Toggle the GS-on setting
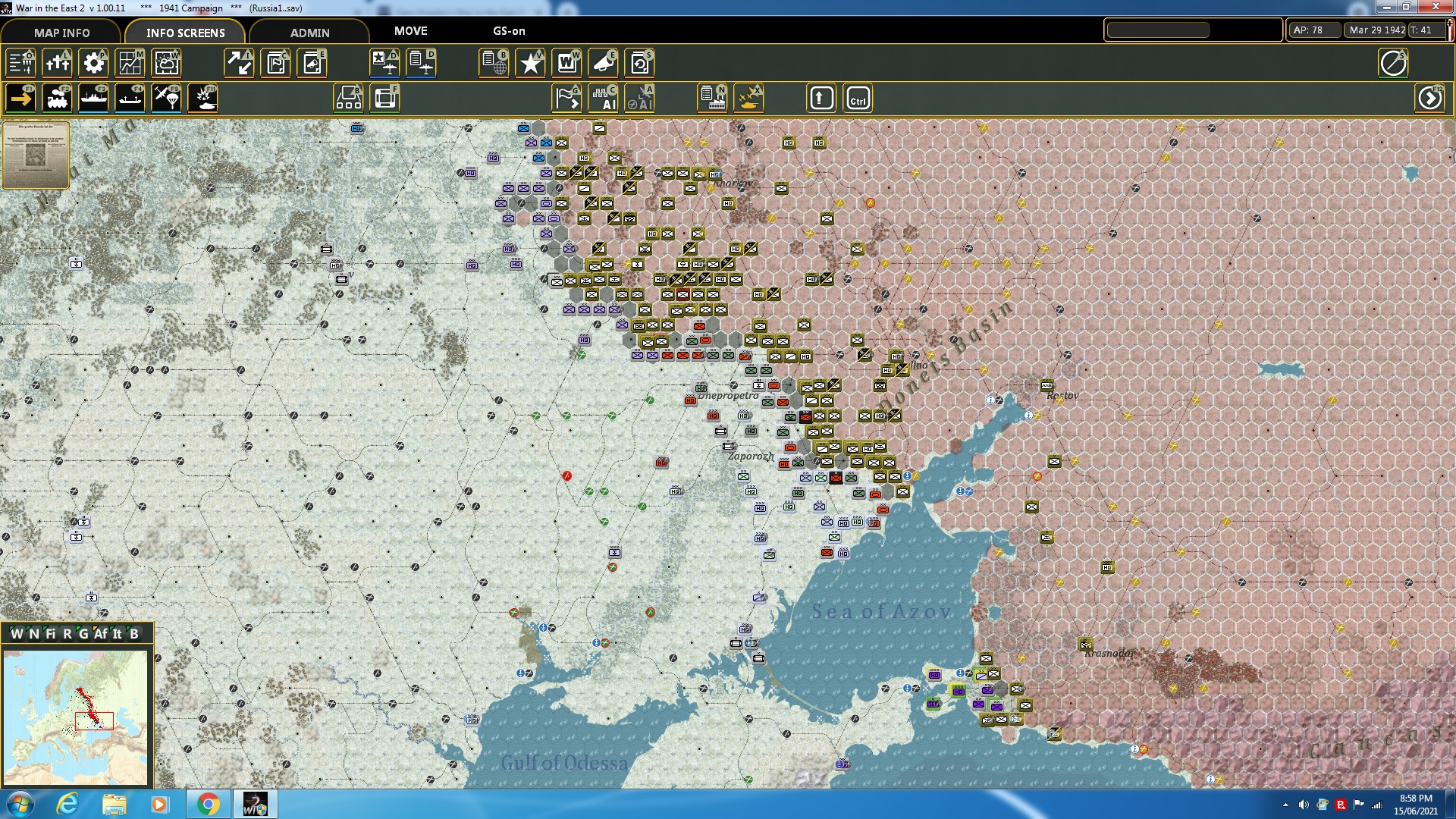 coord(507,31)
